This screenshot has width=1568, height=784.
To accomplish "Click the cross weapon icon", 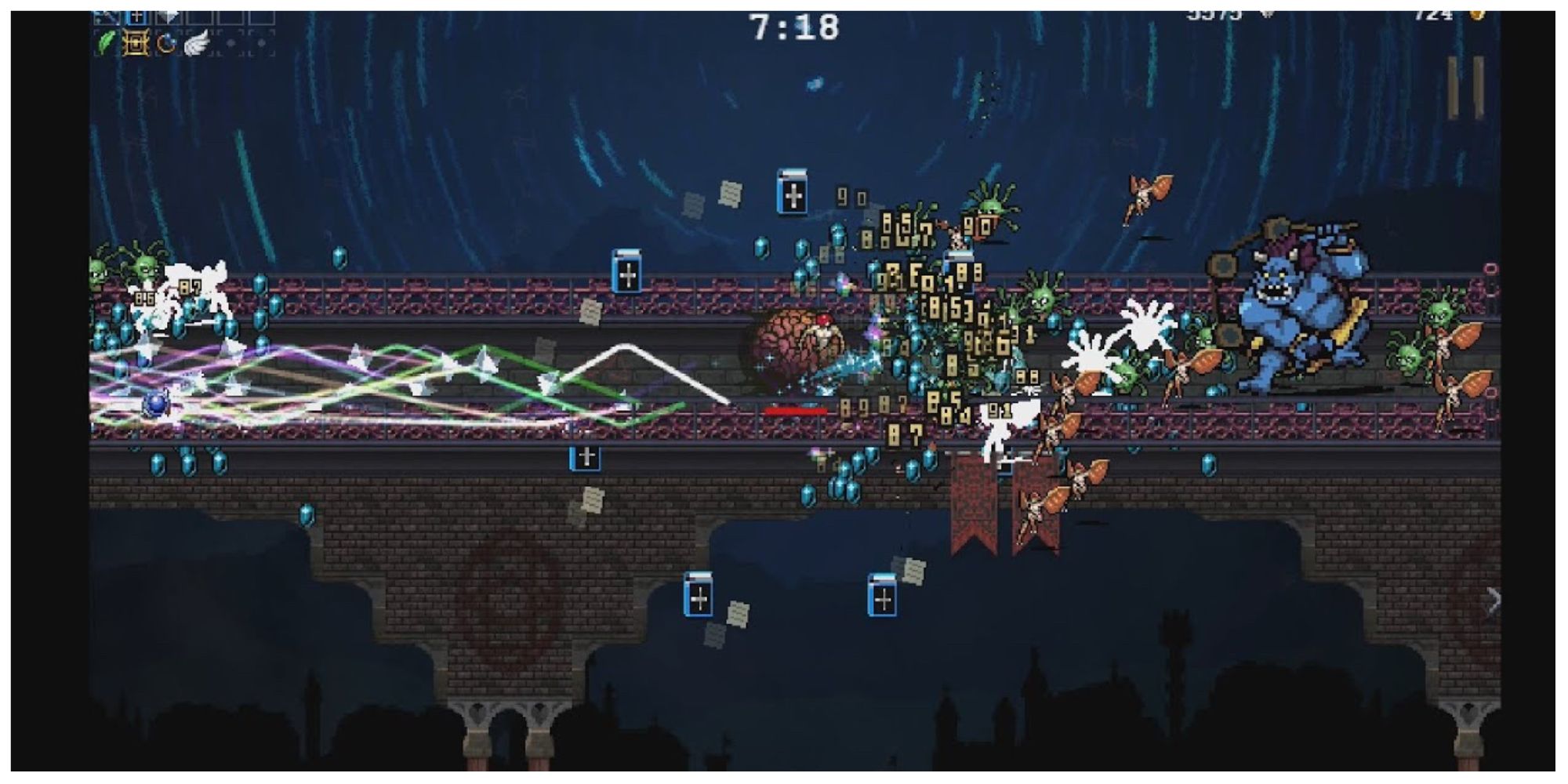I will (x=137, y=17).
